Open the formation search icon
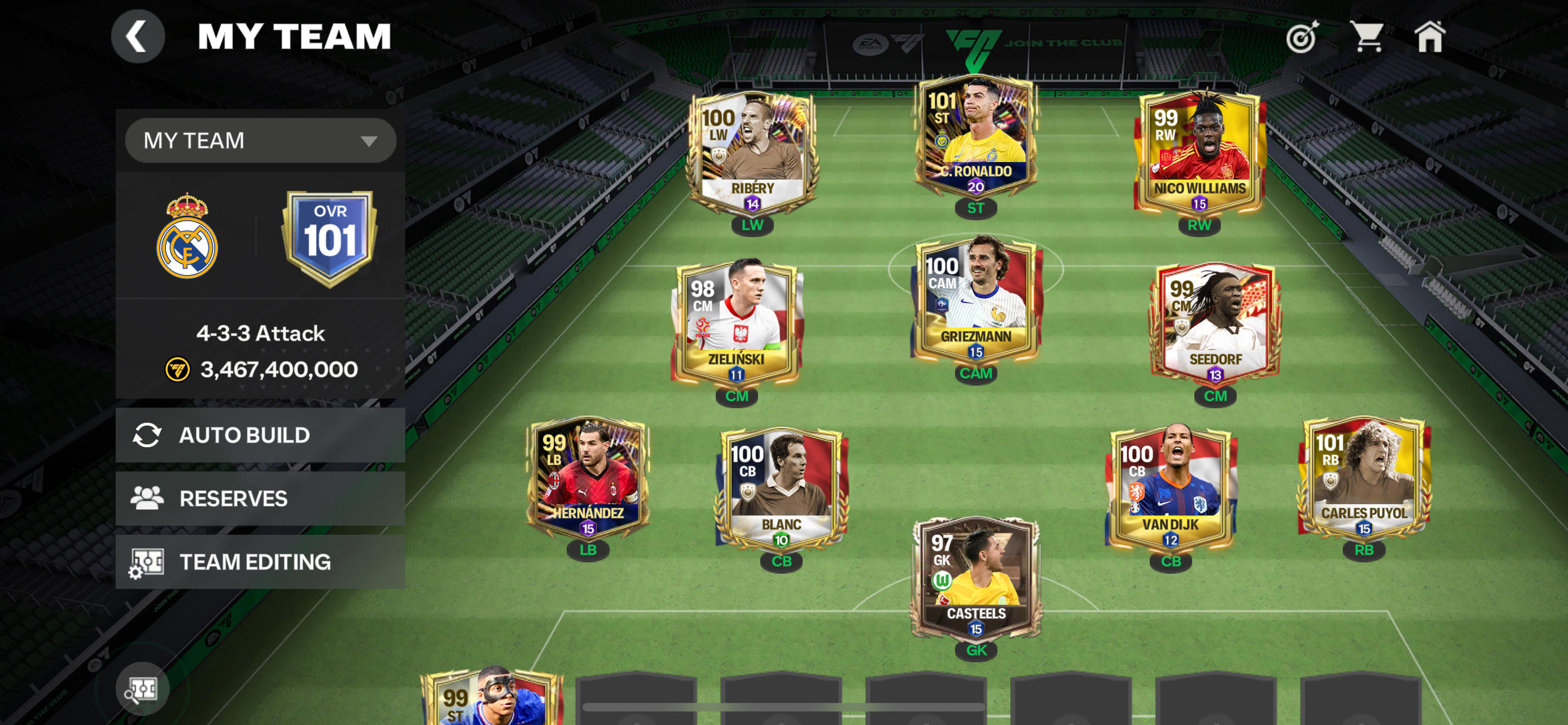Image resolution: width=1568 pixels, height=725 pixels. (142, 689)
